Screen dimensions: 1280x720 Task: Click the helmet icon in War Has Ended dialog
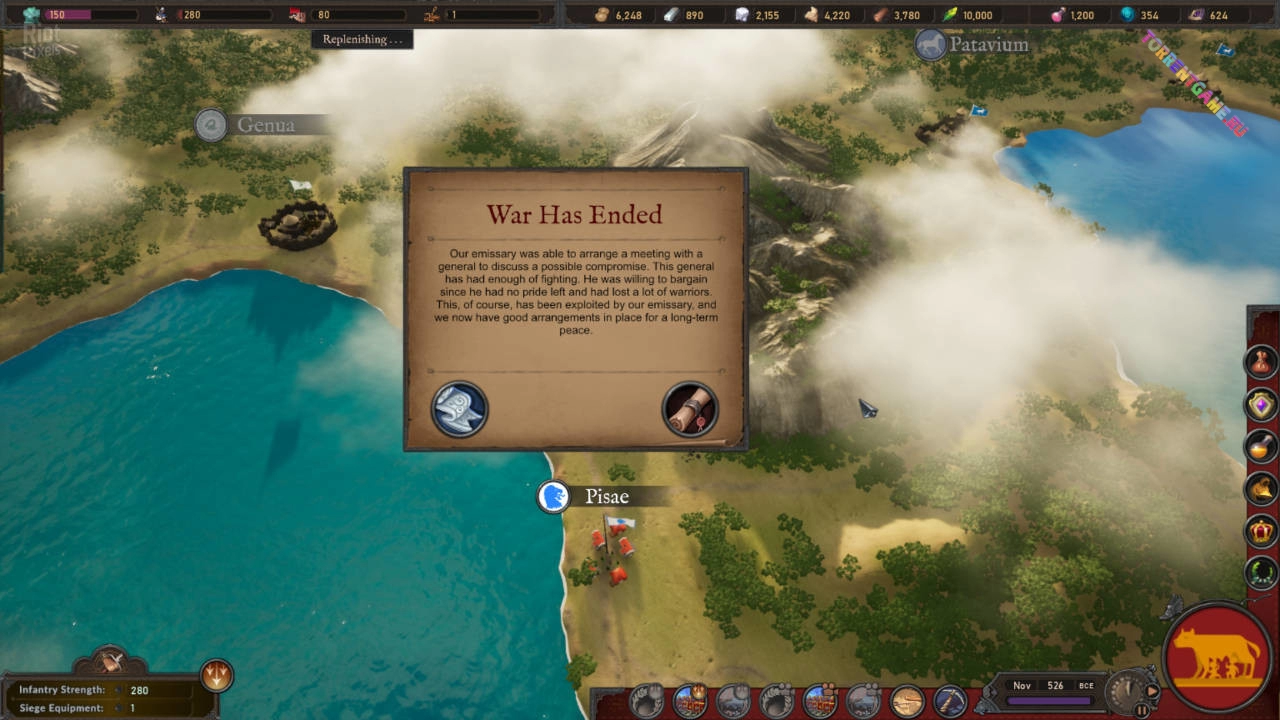459,409
